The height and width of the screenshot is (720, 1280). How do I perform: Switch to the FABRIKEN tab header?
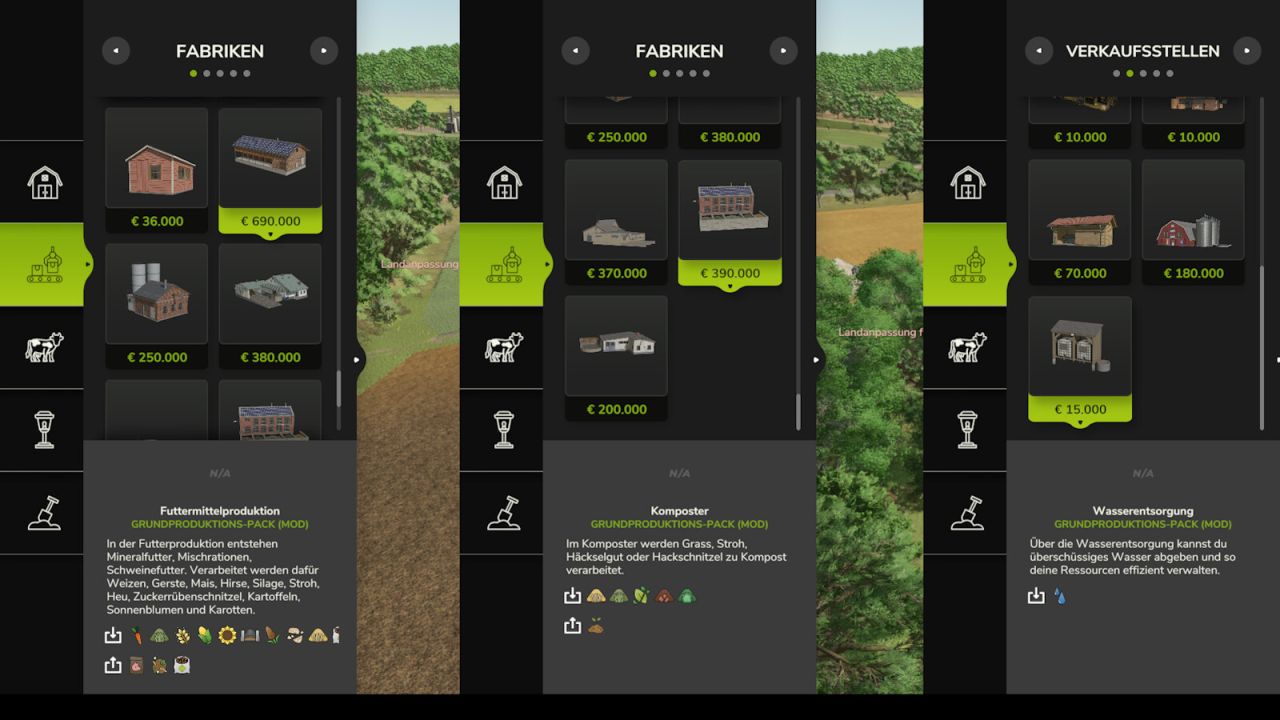tap(220, 50)
